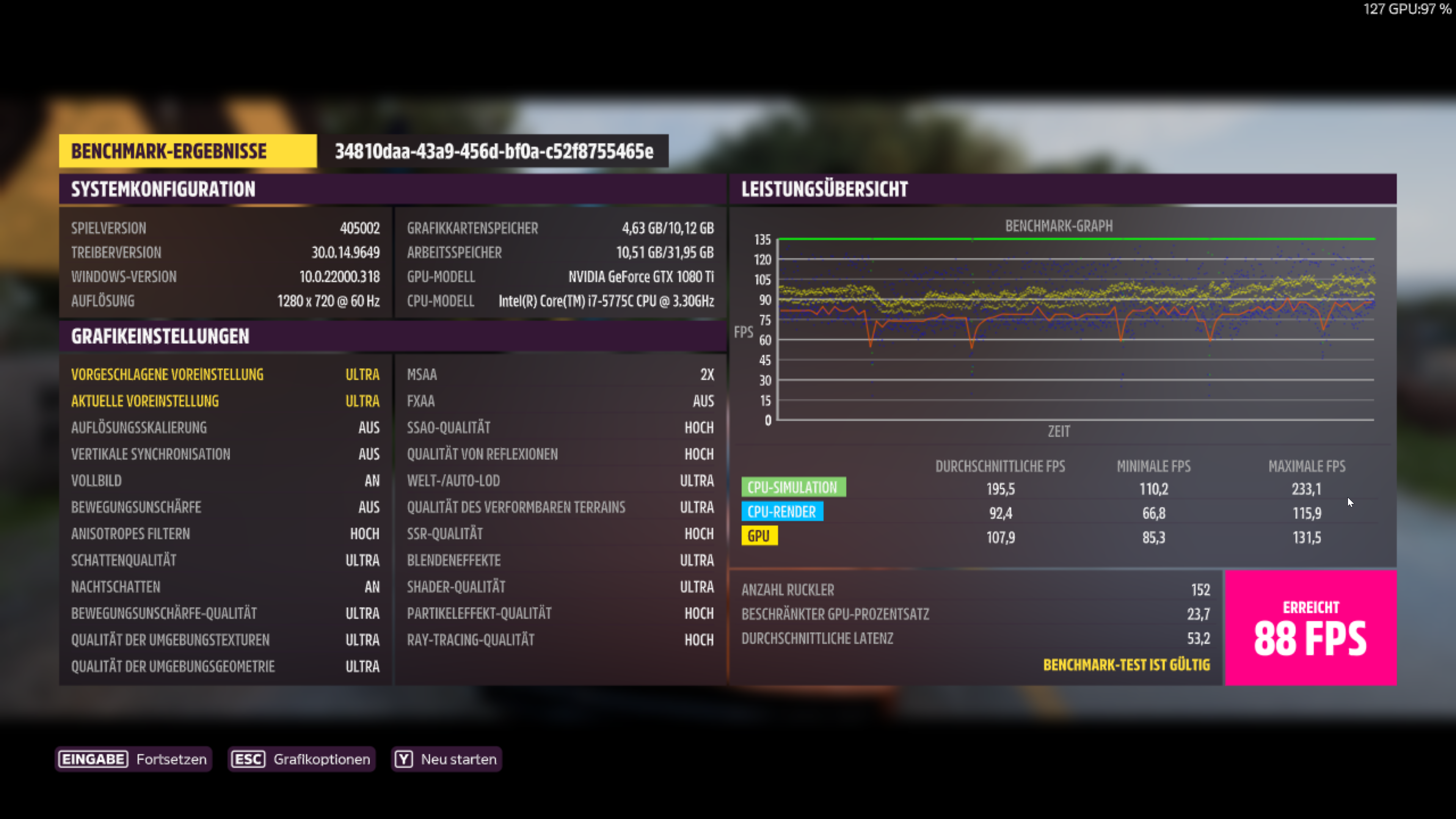Select the benchmark ID text field
1456x819 pixels.
pos(493,151)
